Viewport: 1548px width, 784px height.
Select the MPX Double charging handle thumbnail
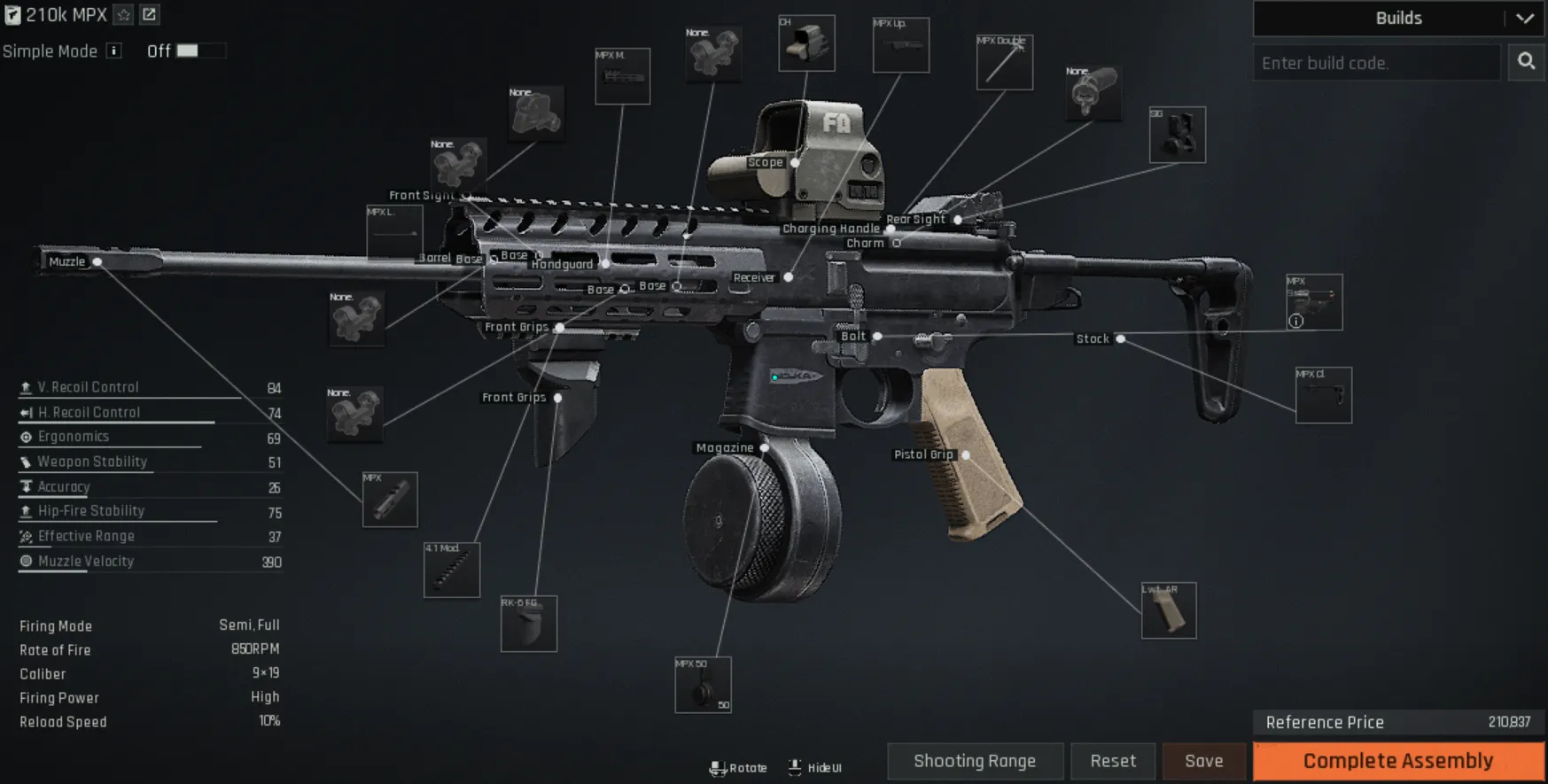click(1004, 64)
